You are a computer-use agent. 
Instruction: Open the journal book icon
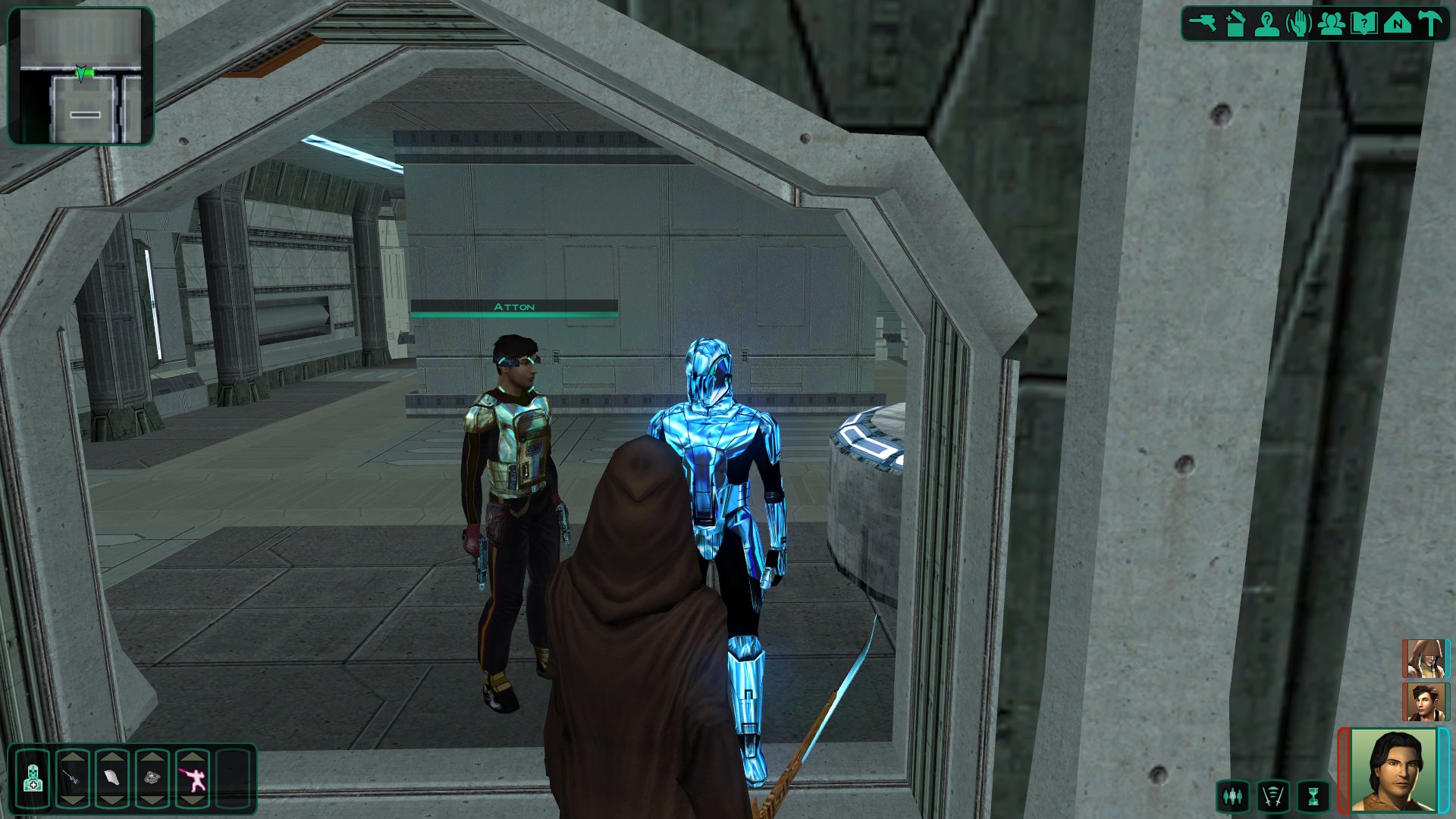click(x=1364, y=24)
